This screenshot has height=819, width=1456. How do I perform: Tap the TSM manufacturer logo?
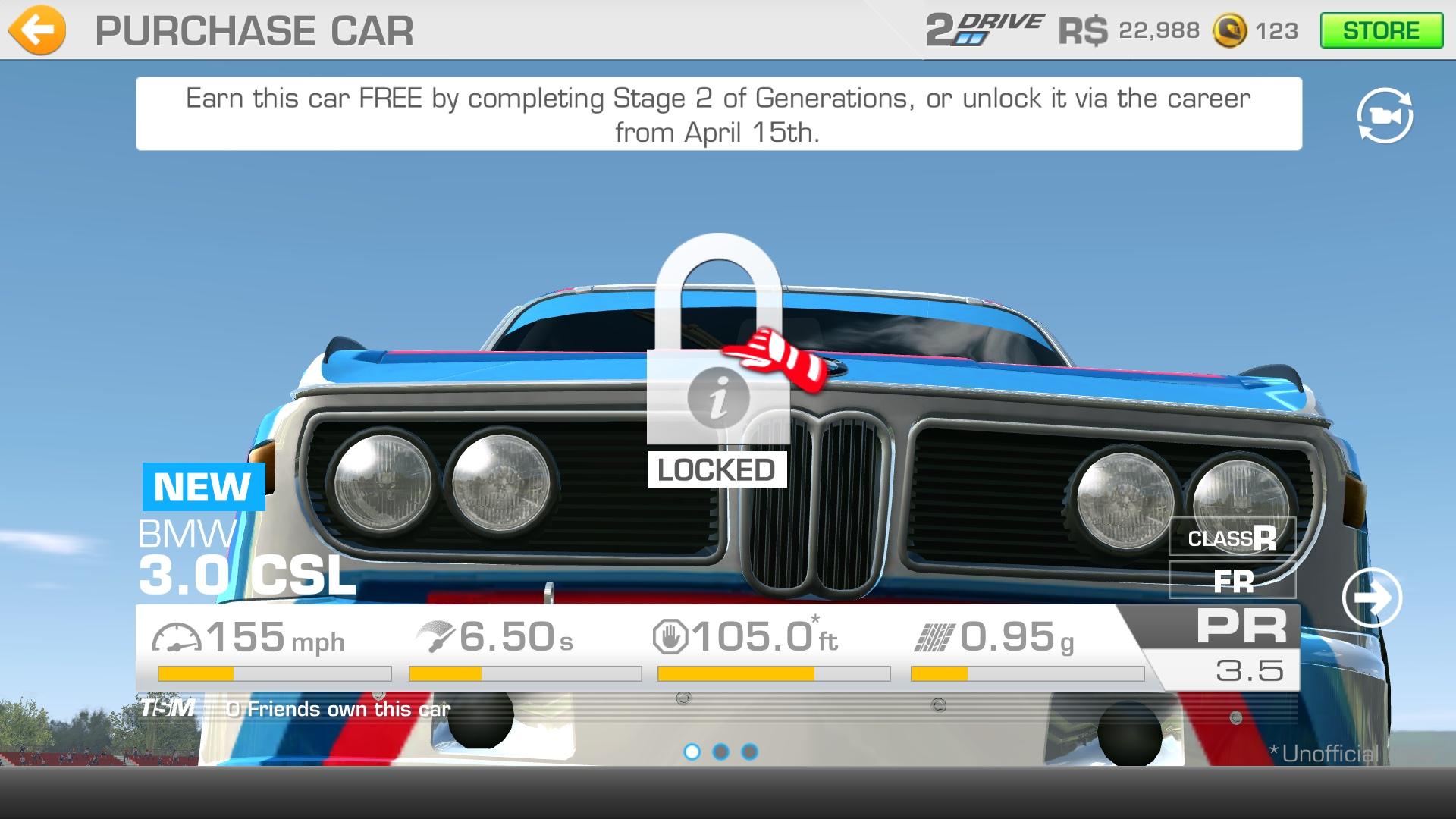pos(168,708)
